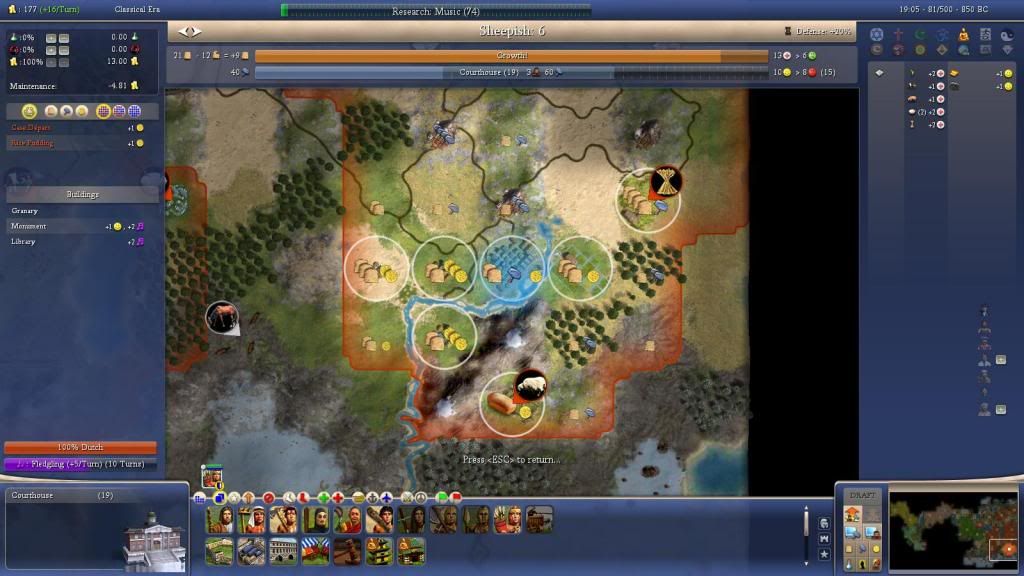Select Monument in the Buildings list

click(29, 226)
